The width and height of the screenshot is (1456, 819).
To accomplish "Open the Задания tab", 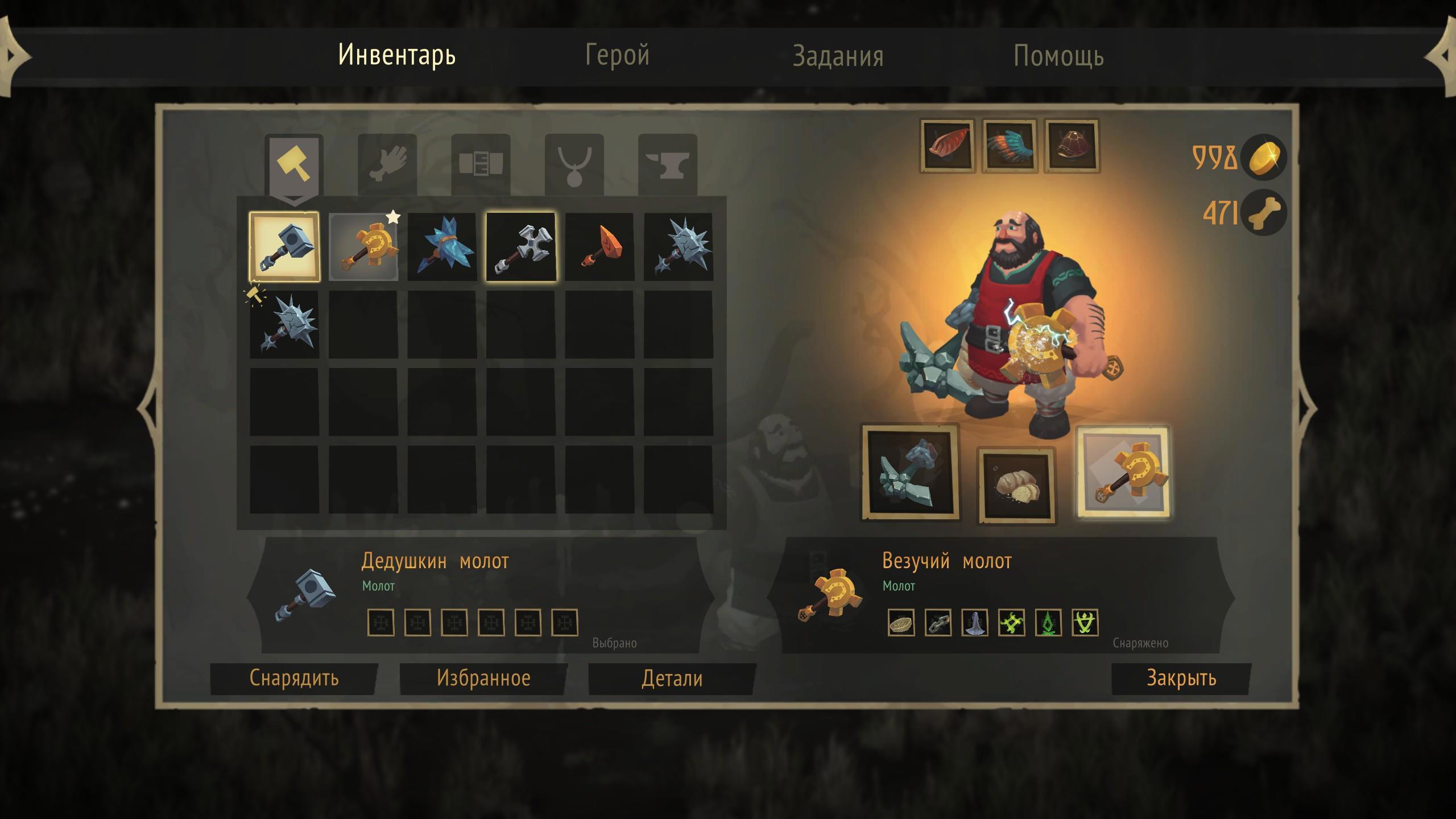I will (838, 56).
